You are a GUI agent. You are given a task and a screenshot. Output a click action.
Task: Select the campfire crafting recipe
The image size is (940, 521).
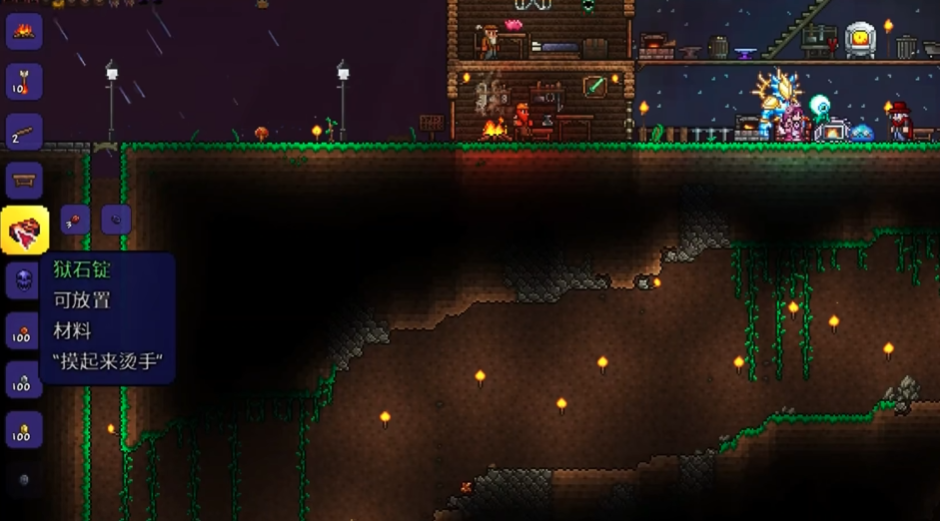[24, 31]
